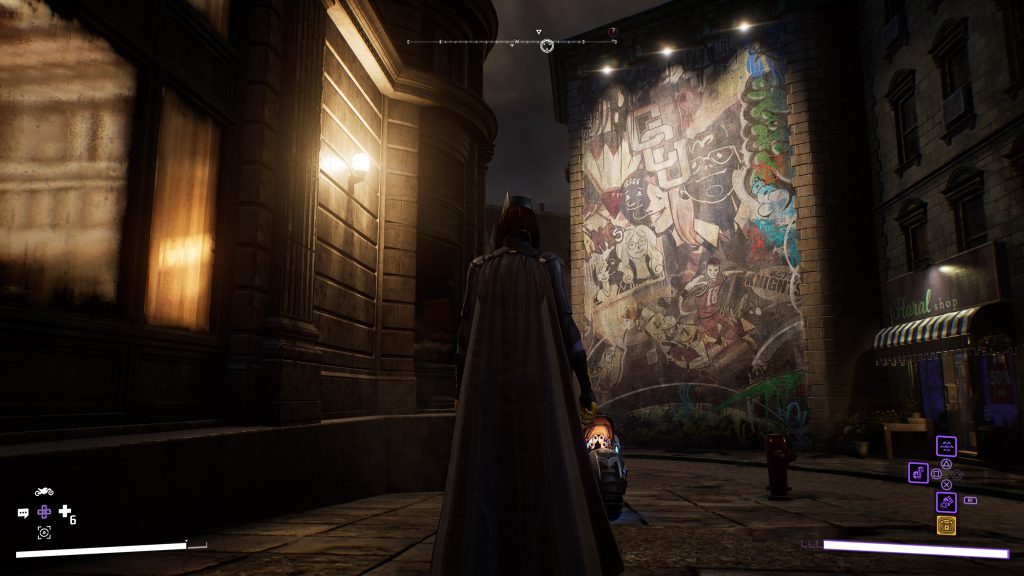Use the health pack plus icon

click(66, 512)
